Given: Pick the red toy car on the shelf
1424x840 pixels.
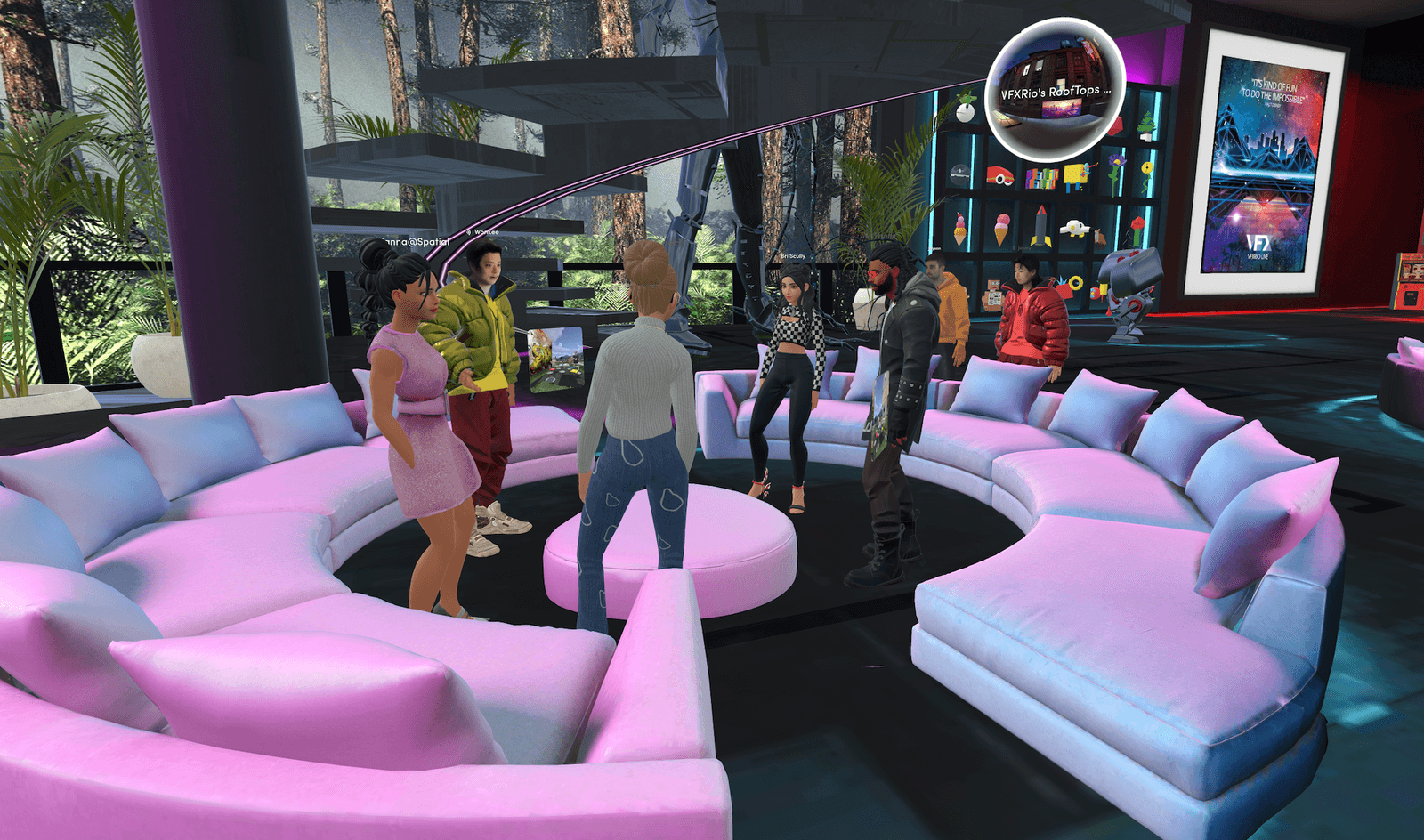Looking at the screenshot, I should point(999,175).
